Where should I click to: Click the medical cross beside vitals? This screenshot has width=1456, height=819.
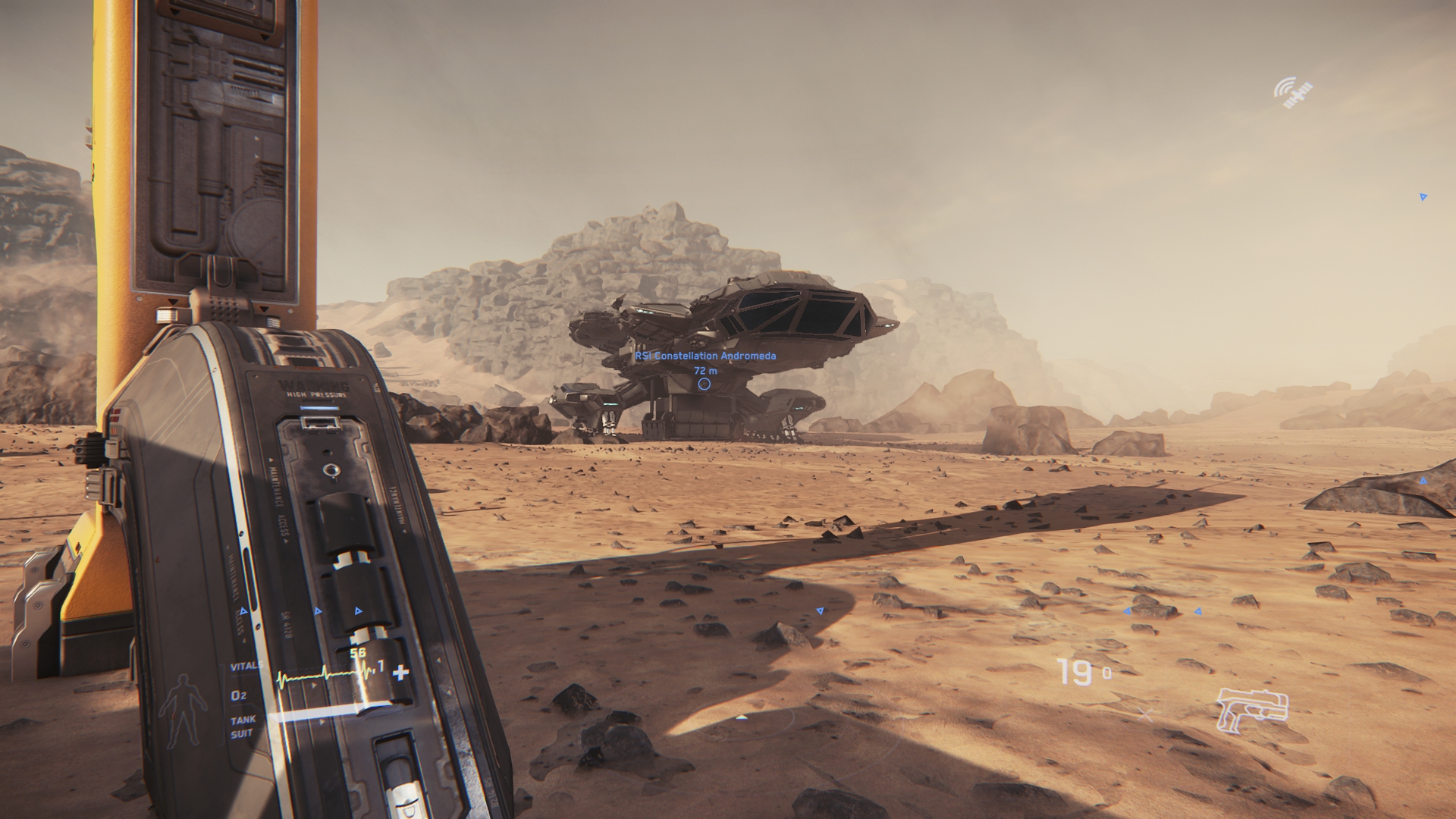400,672
